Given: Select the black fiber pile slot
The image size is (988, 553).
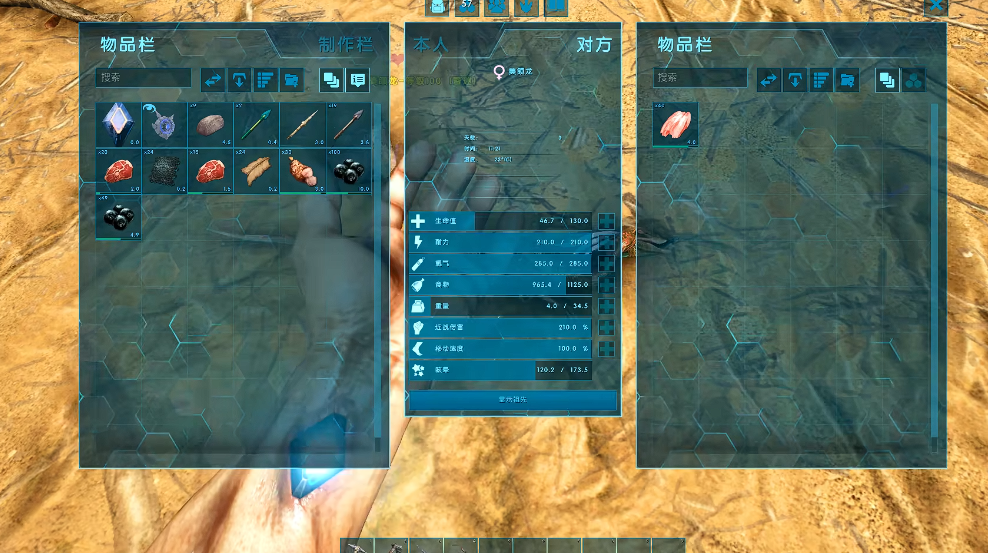Looking at the screenshot, I should click(164, 170).
